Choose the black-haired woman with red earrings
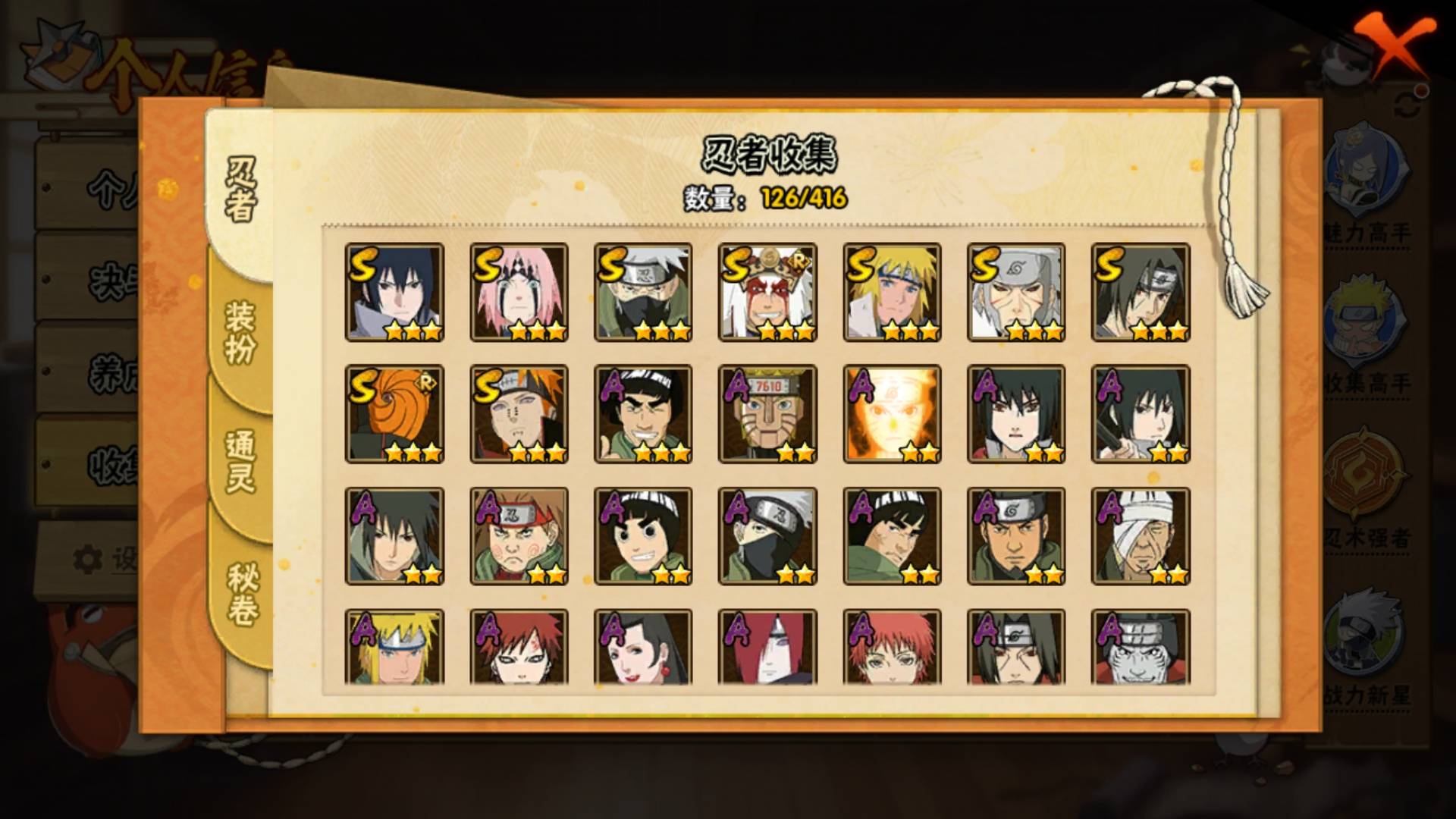Screen dimensions: 1456x819 (643, 648)
